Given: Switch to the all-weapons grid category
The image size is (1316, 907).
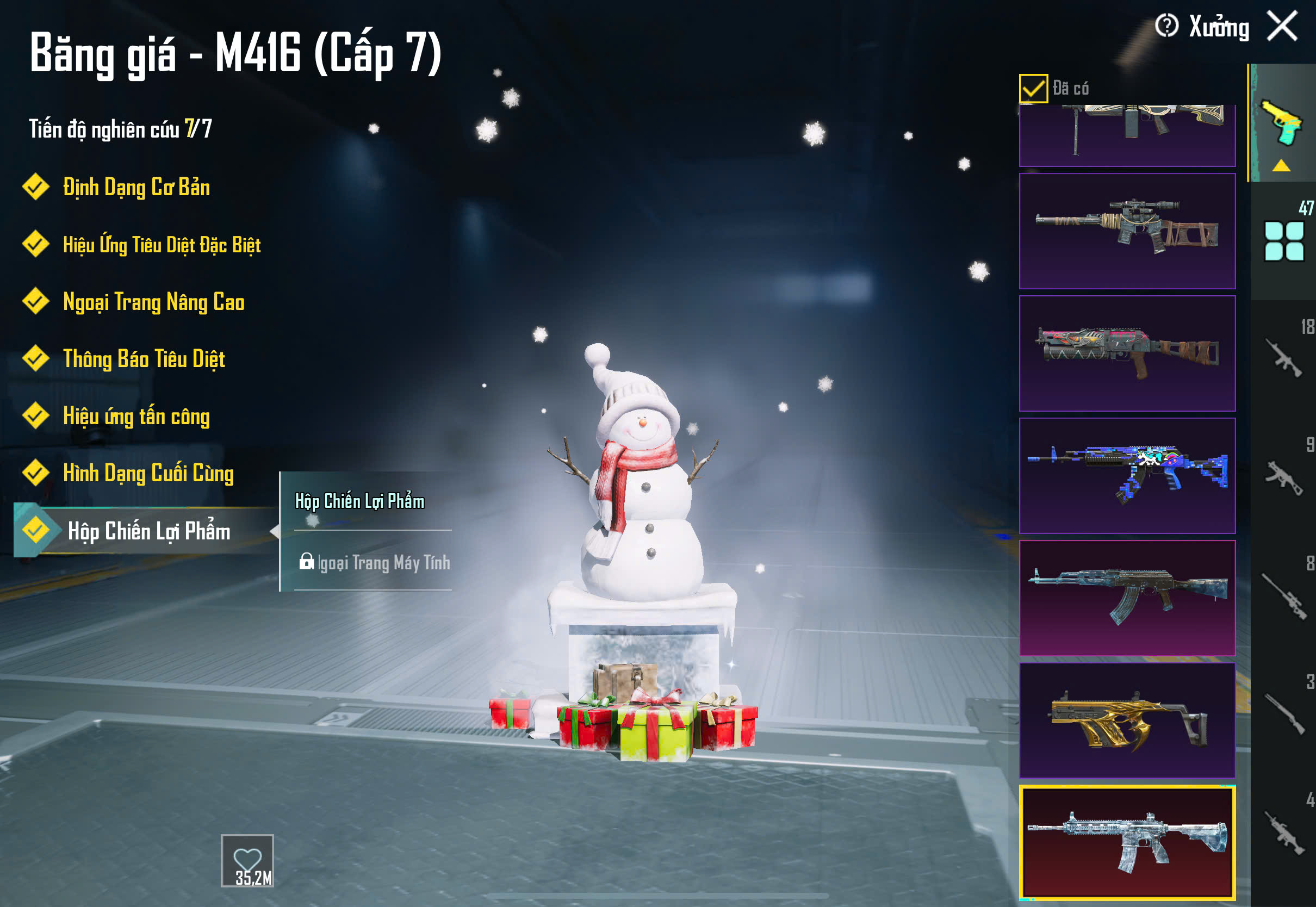Looking at the screenshot, I should (1283, 241).
